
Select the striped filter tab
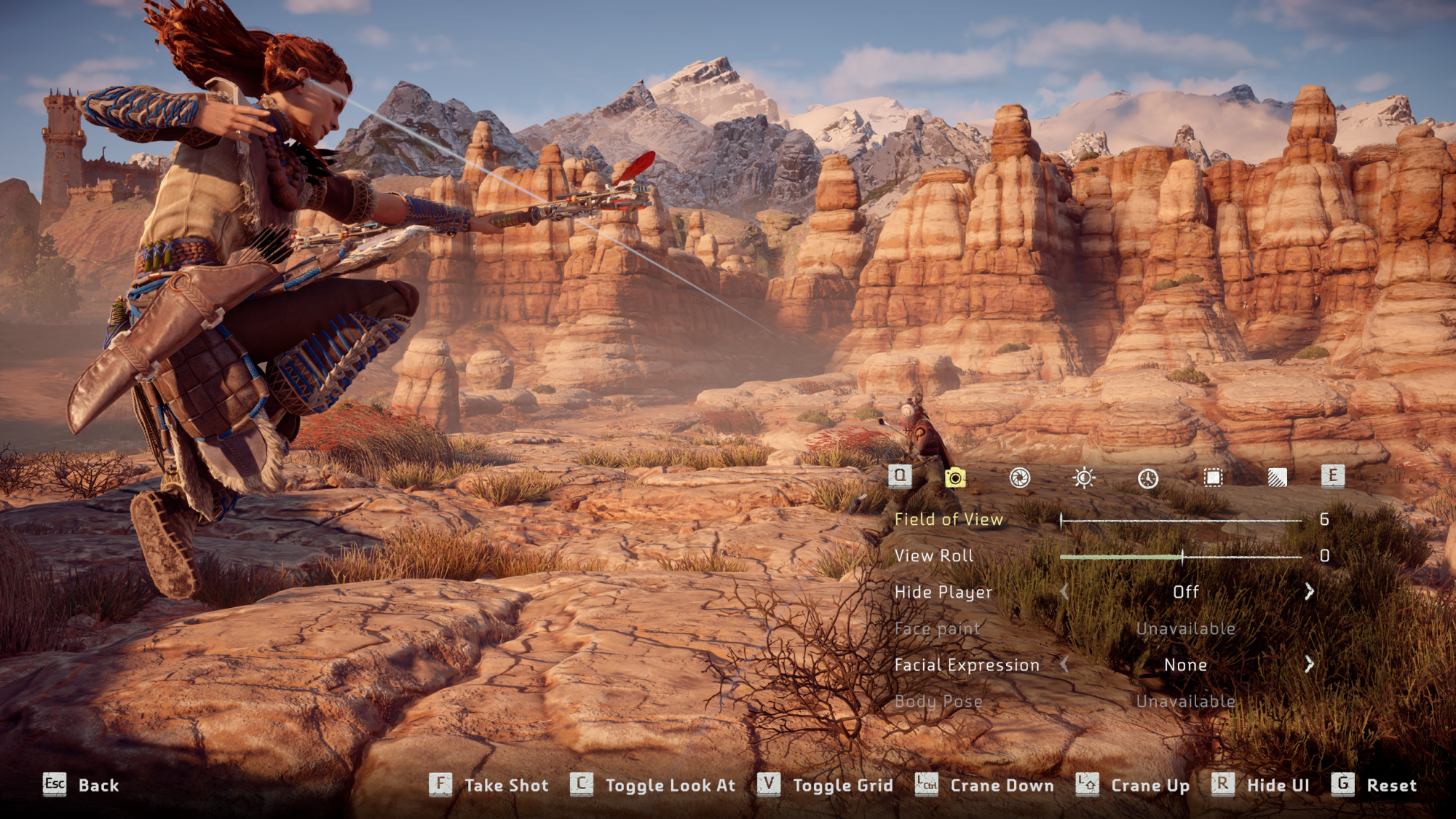(1277, 478)
